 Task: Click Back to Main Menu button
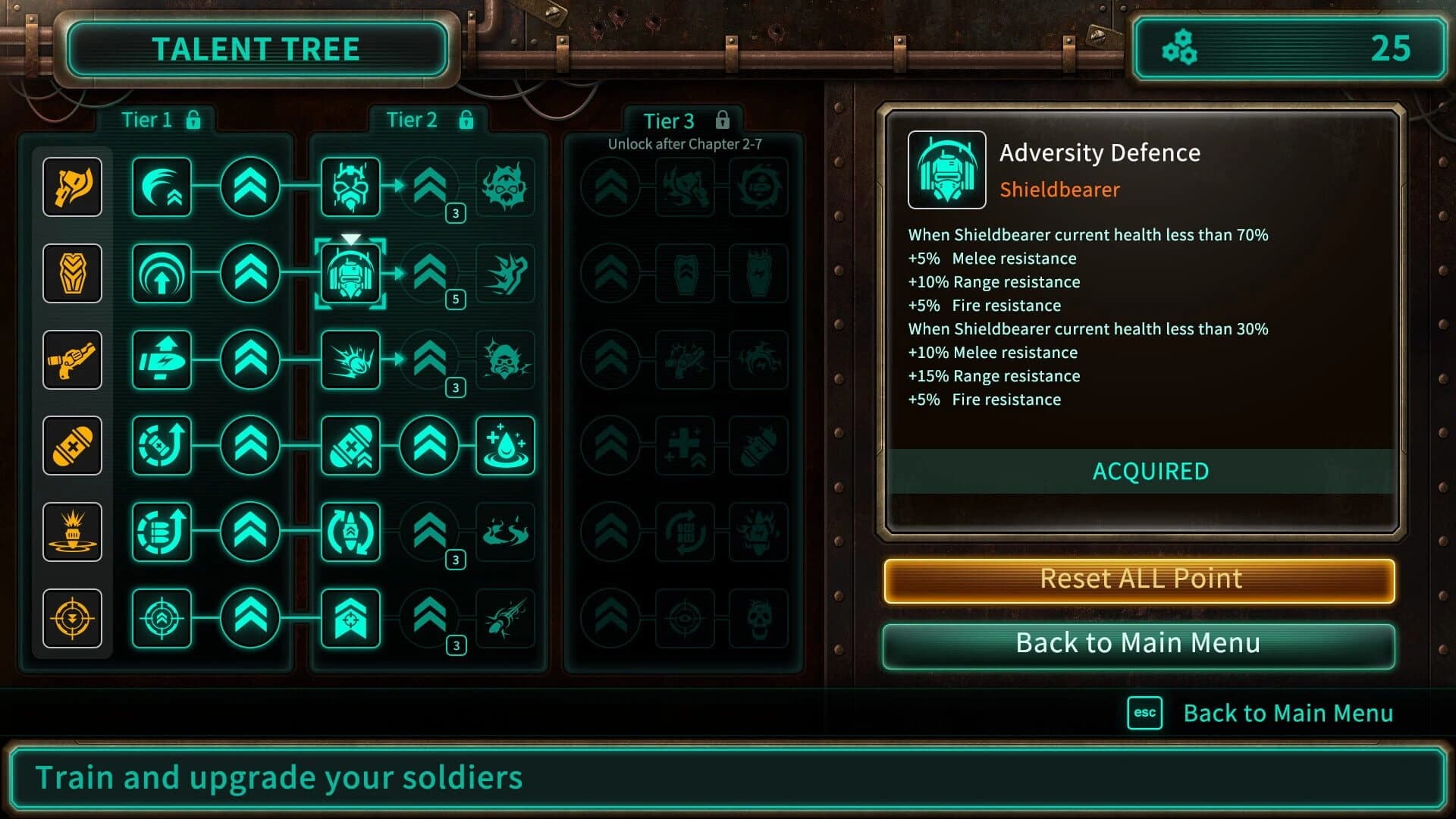tap(1137, 643)
